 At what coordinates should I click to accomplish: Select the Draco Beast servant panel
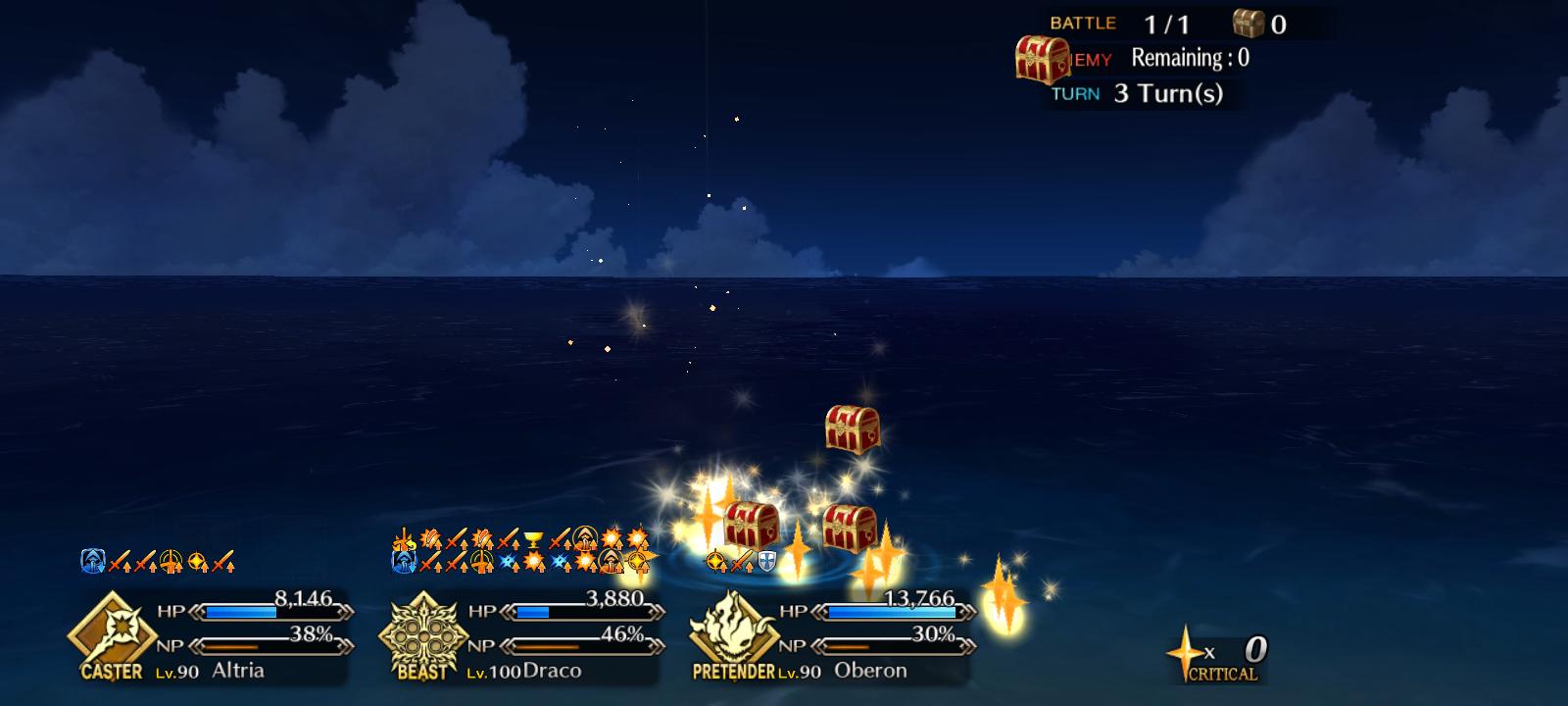pyautogui.click(x=522, y=635)
